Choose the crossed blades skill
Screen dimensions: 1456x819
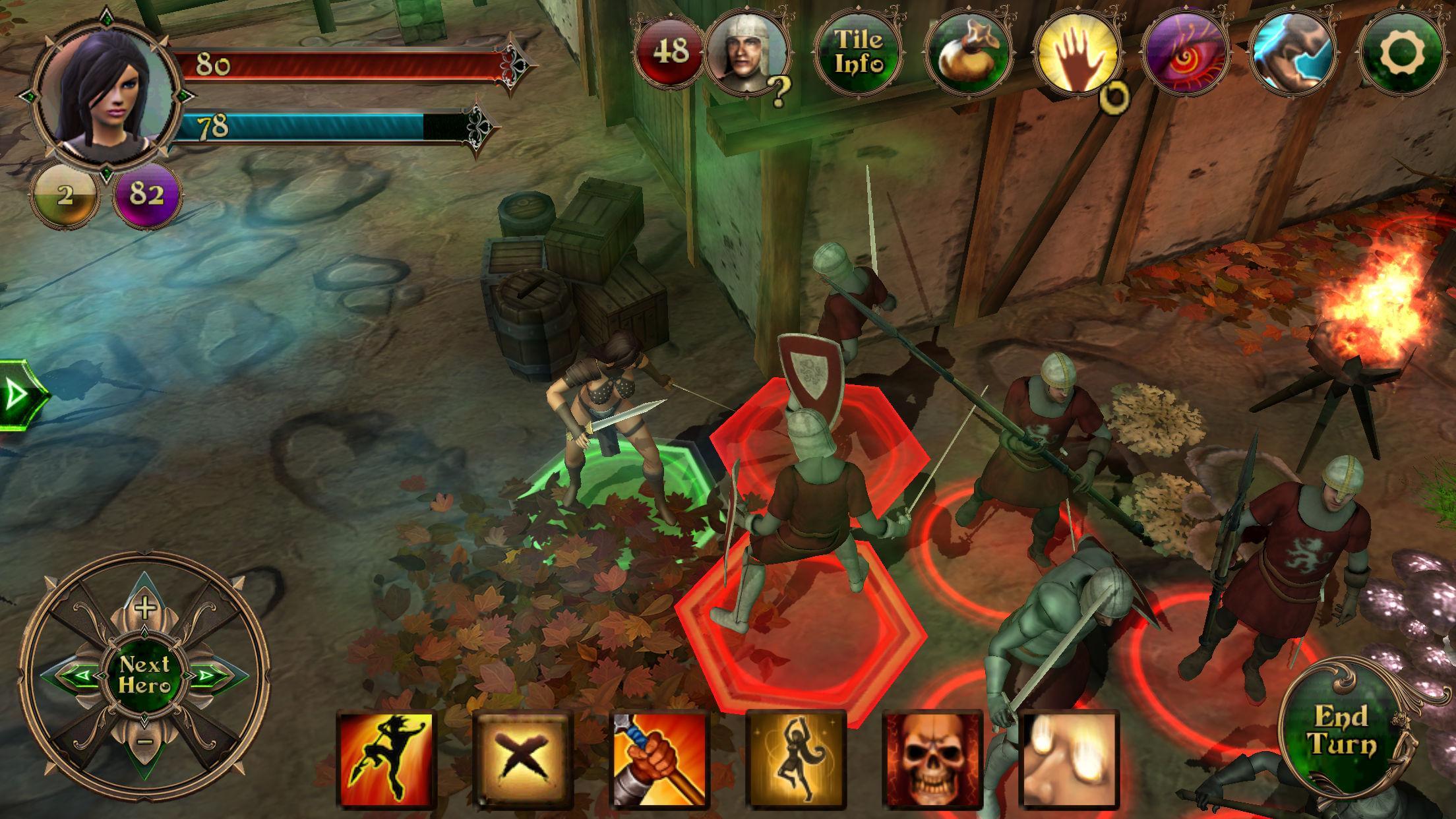pyautogui.click(x=522, y=758)
